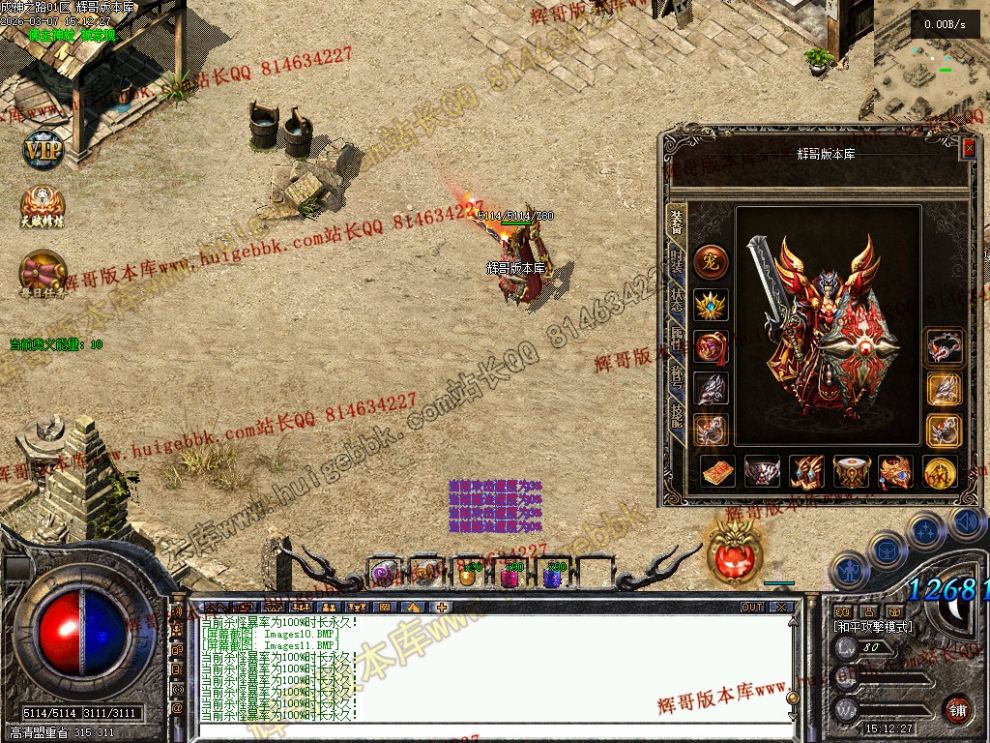Click the red demon orb button

tap(737, 552)
